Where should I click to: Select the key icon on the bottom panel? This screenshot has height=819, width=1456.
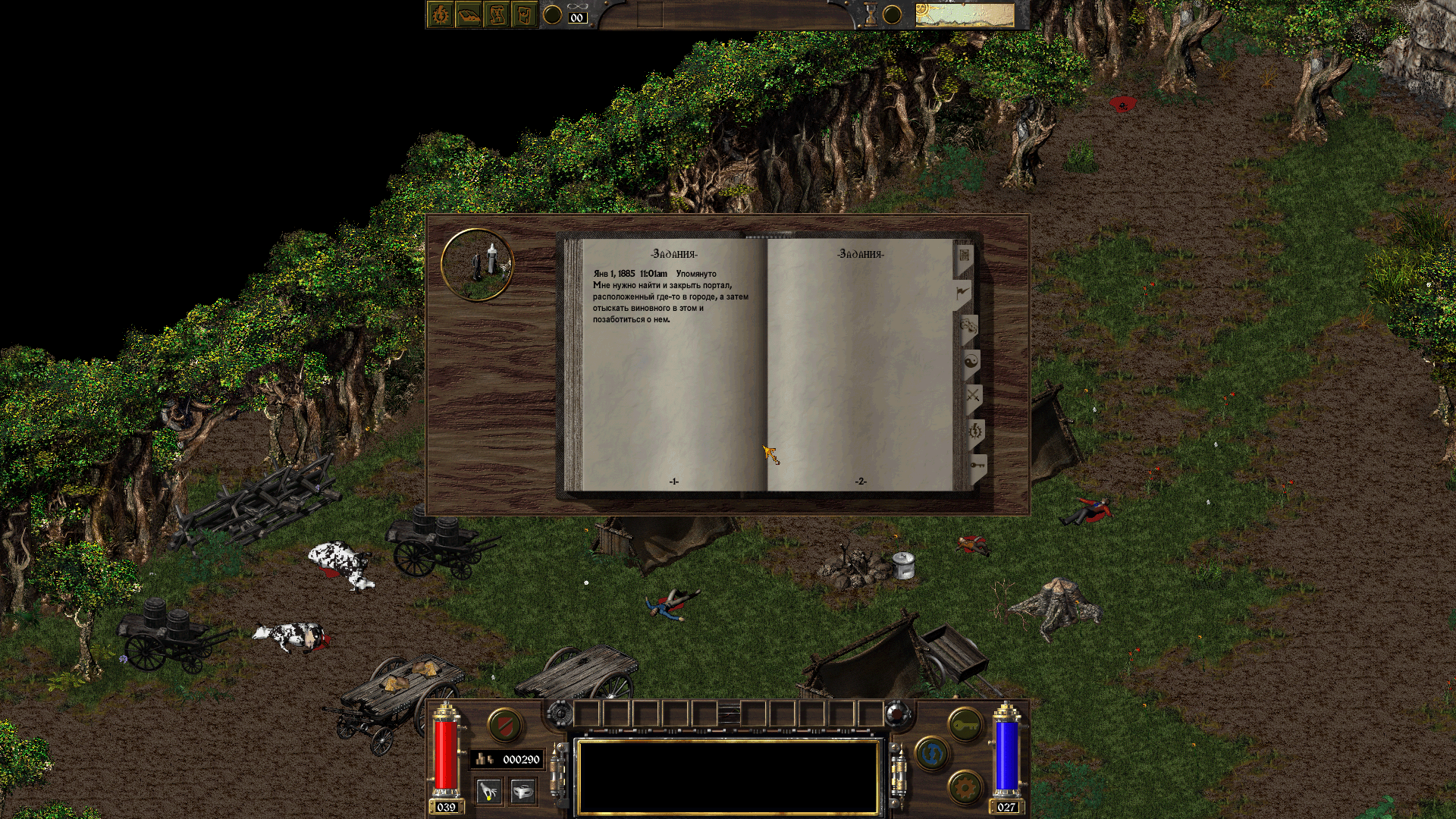(965, 724)
